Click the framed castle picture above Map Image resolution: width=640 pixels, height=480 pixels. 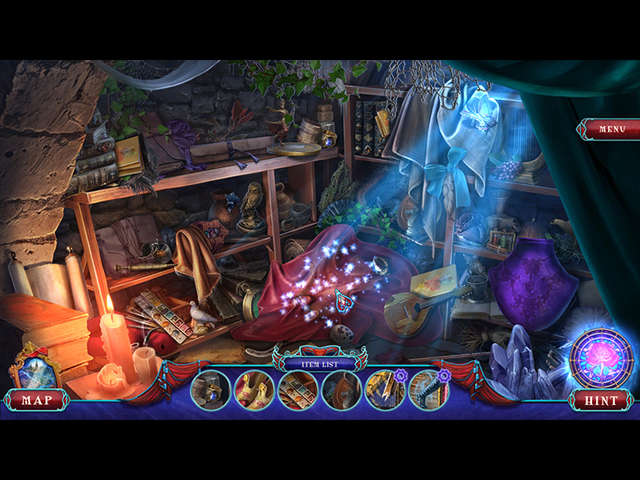[x=33, y=369]
